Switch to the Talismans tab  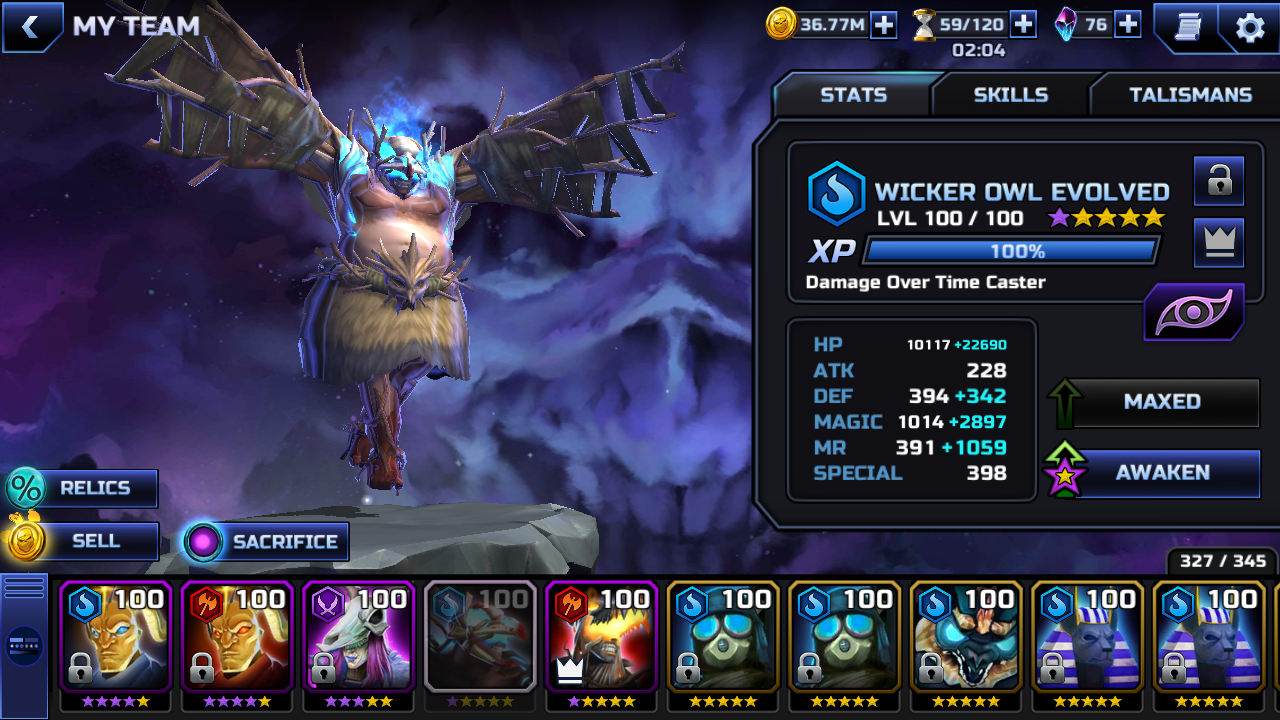coord(1190,95)
